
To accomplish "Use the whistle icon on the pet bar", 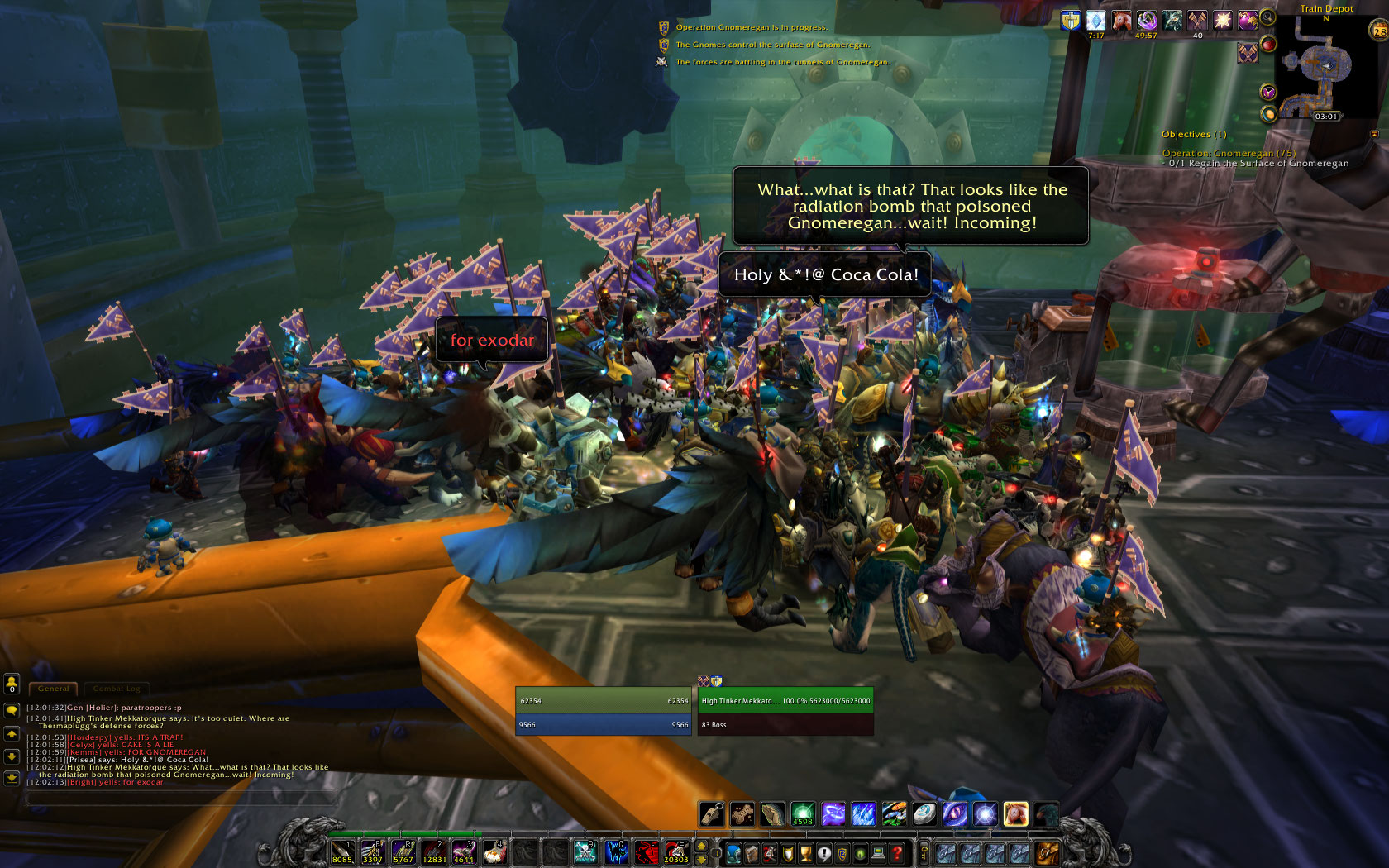I will [712, 814].
